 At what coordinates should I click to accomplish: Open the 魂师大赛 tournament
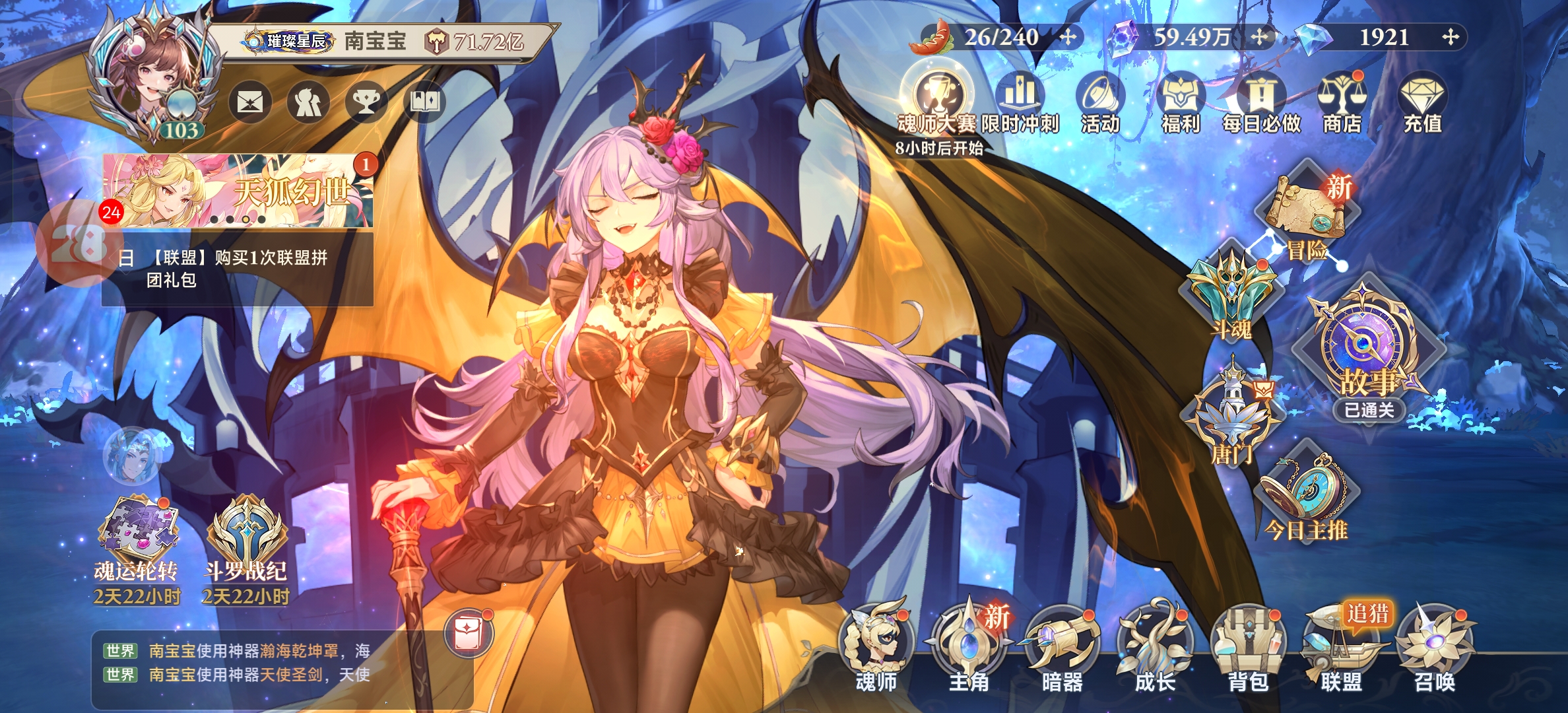click(x=936, y=99)
